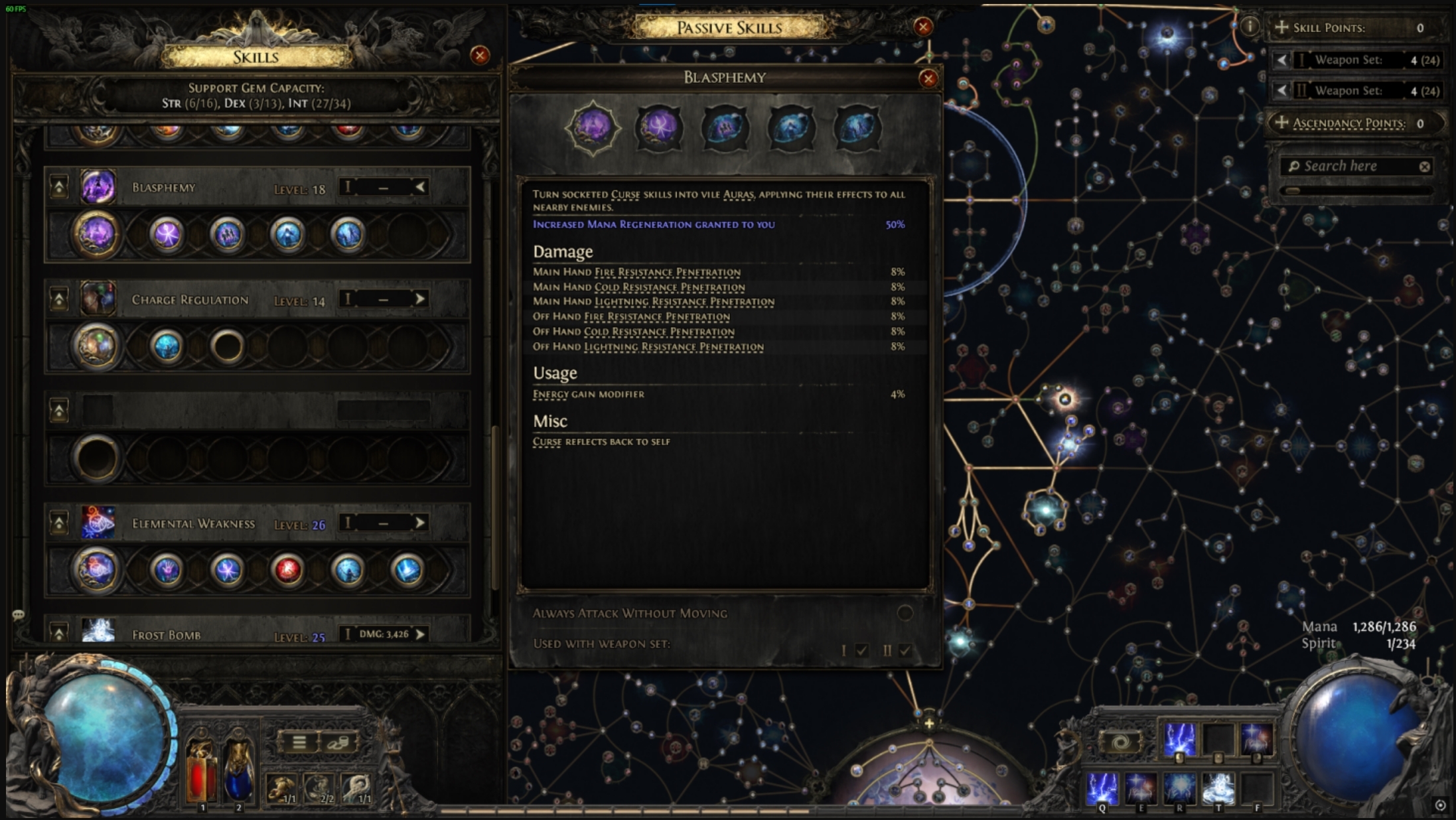This screenshot has height=820, width=1456.
Task: Select the Blasphemy skill gem icon
Action: point(98,187)
